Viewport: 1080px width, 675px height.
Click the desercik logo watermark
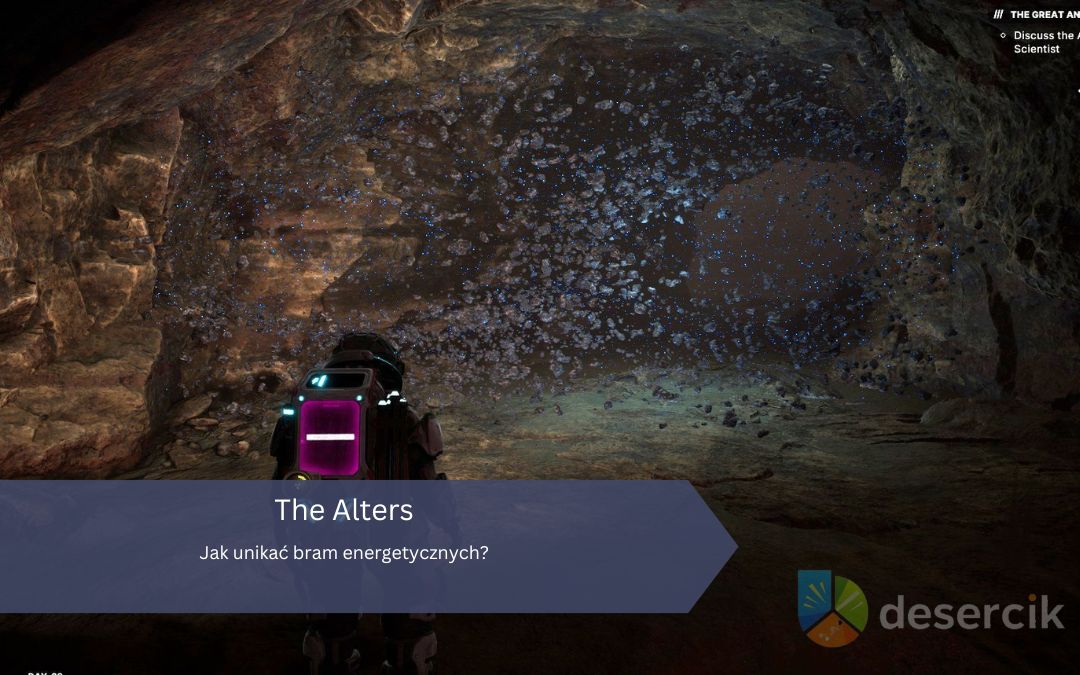coord(930,609)
